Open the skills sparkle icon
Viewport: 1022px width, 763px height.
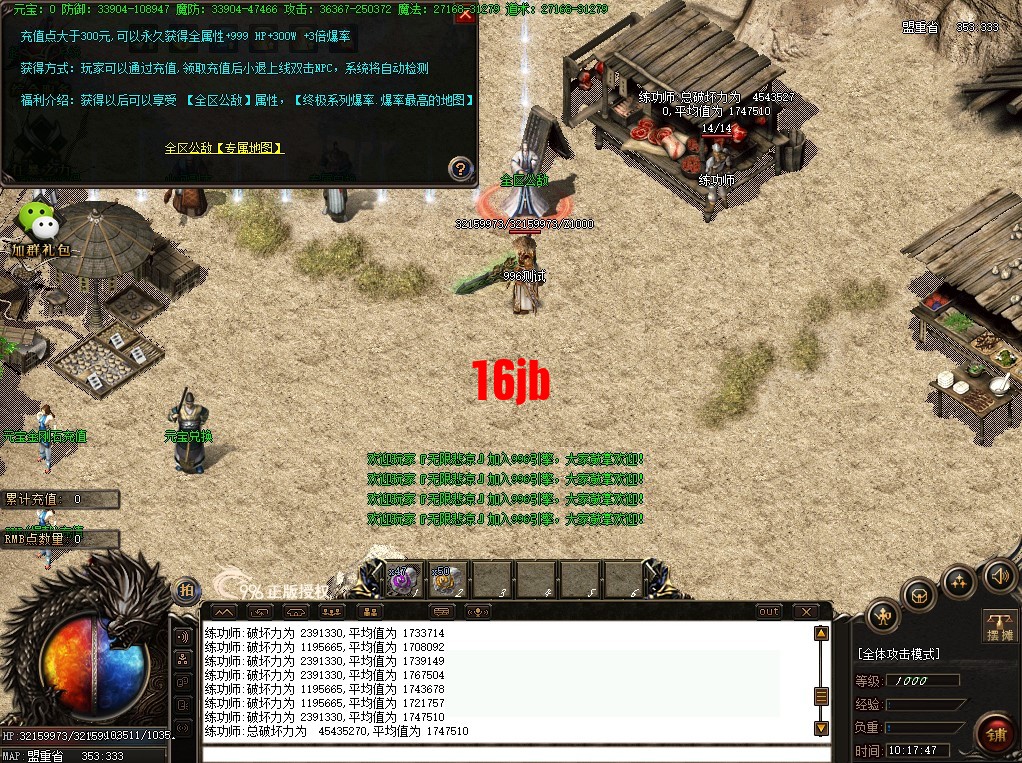[959, 581]
